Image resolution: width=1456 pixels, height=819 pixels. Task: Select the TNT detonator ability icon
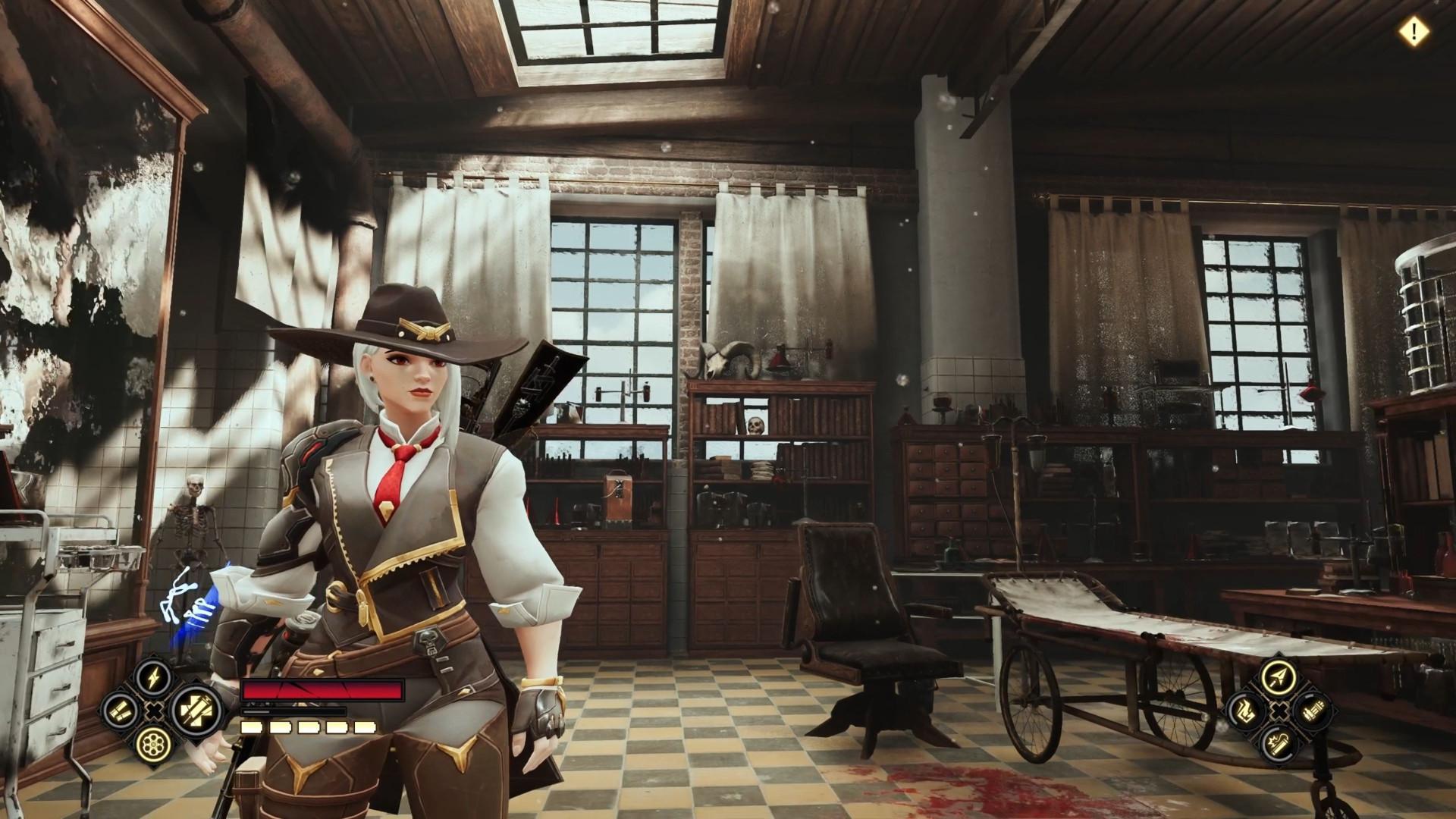pos(1312,711)
